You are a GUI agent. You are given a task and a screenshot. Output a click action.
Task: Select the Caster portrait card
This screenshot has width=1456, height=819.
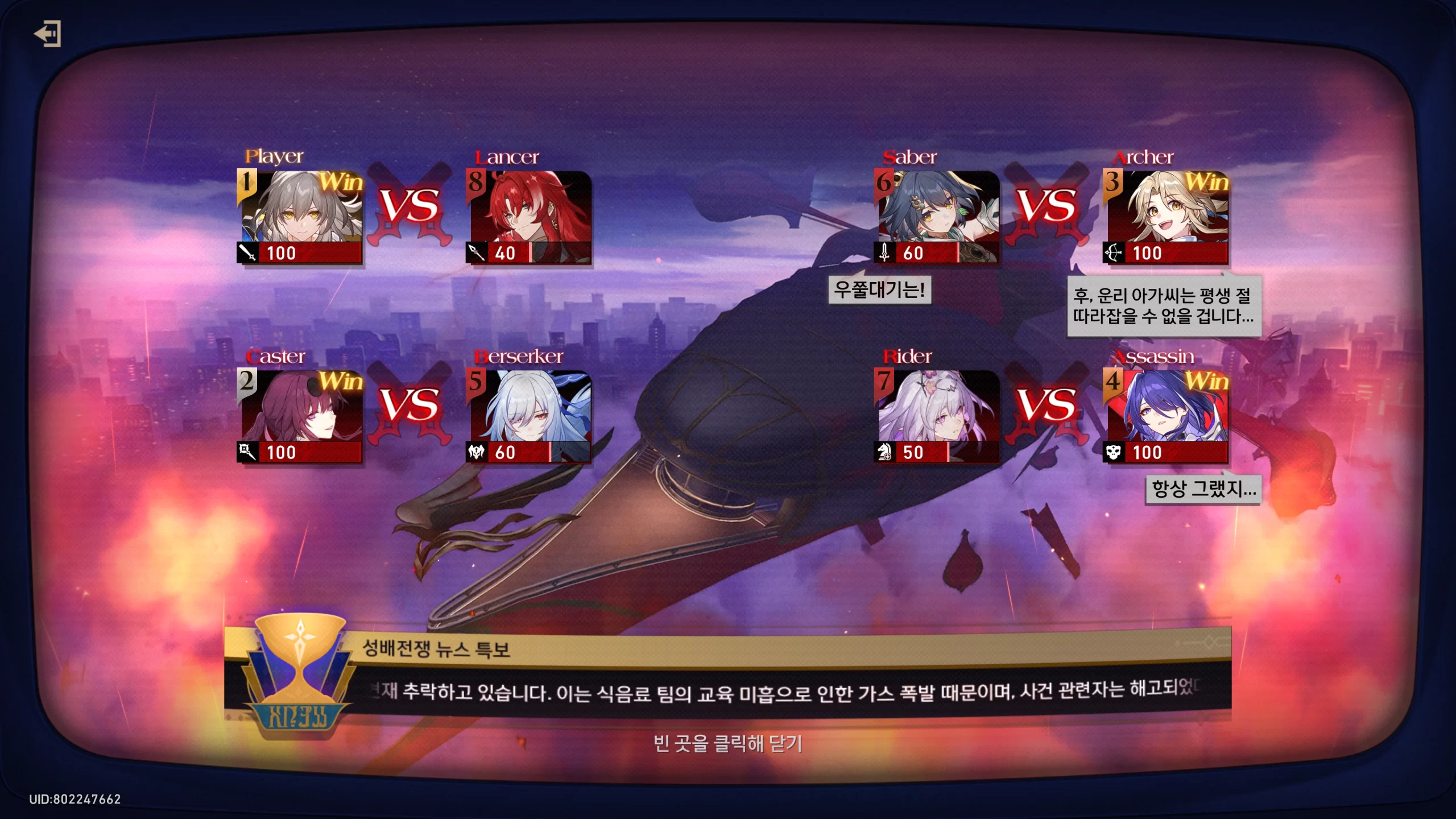(300, 416)
